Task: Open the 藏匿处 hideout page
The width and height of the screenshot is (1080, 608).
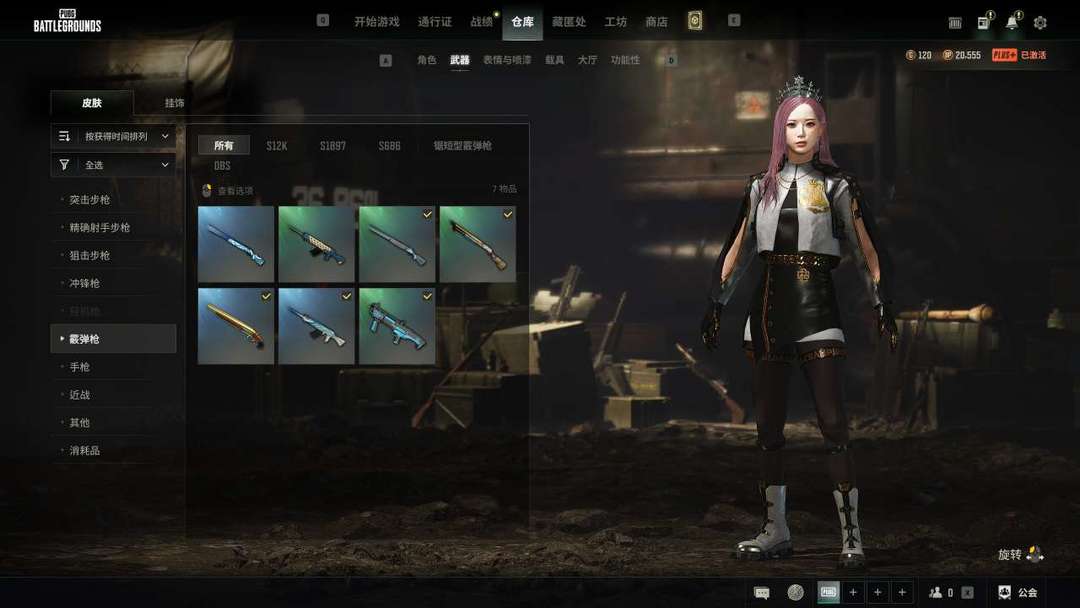Action: (x=568, y=22)
